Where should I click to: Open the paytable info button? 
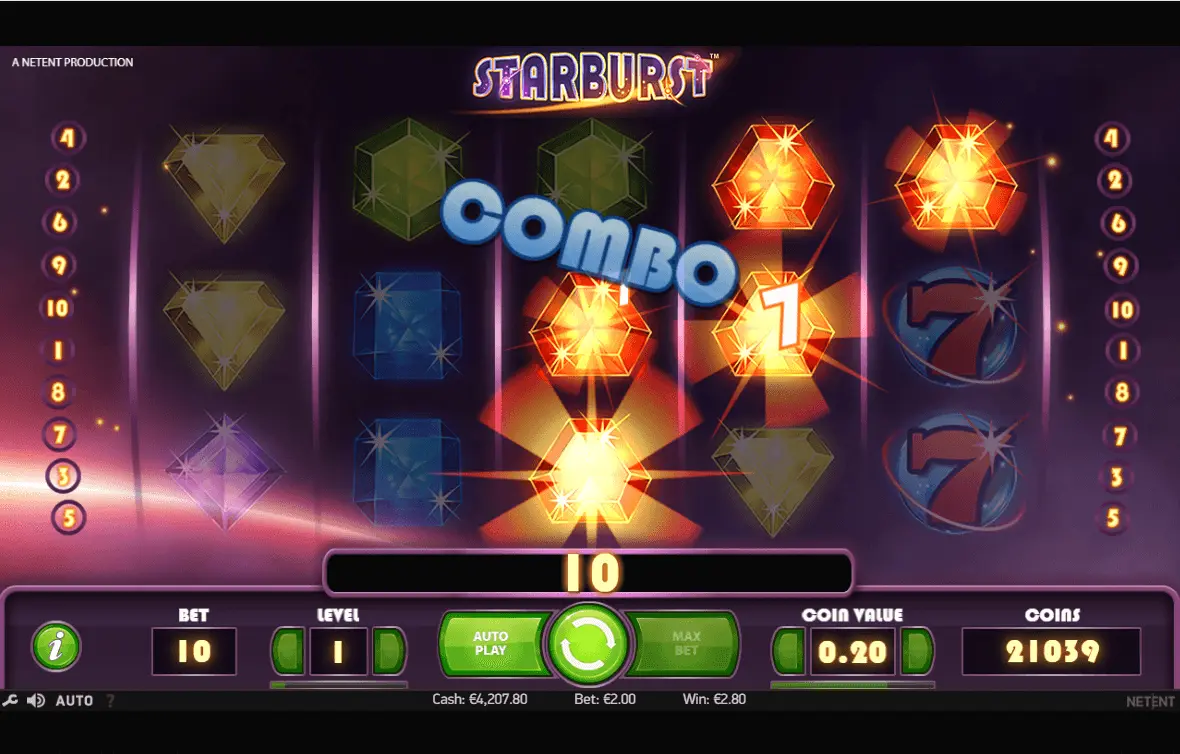[x=56, y=647]
